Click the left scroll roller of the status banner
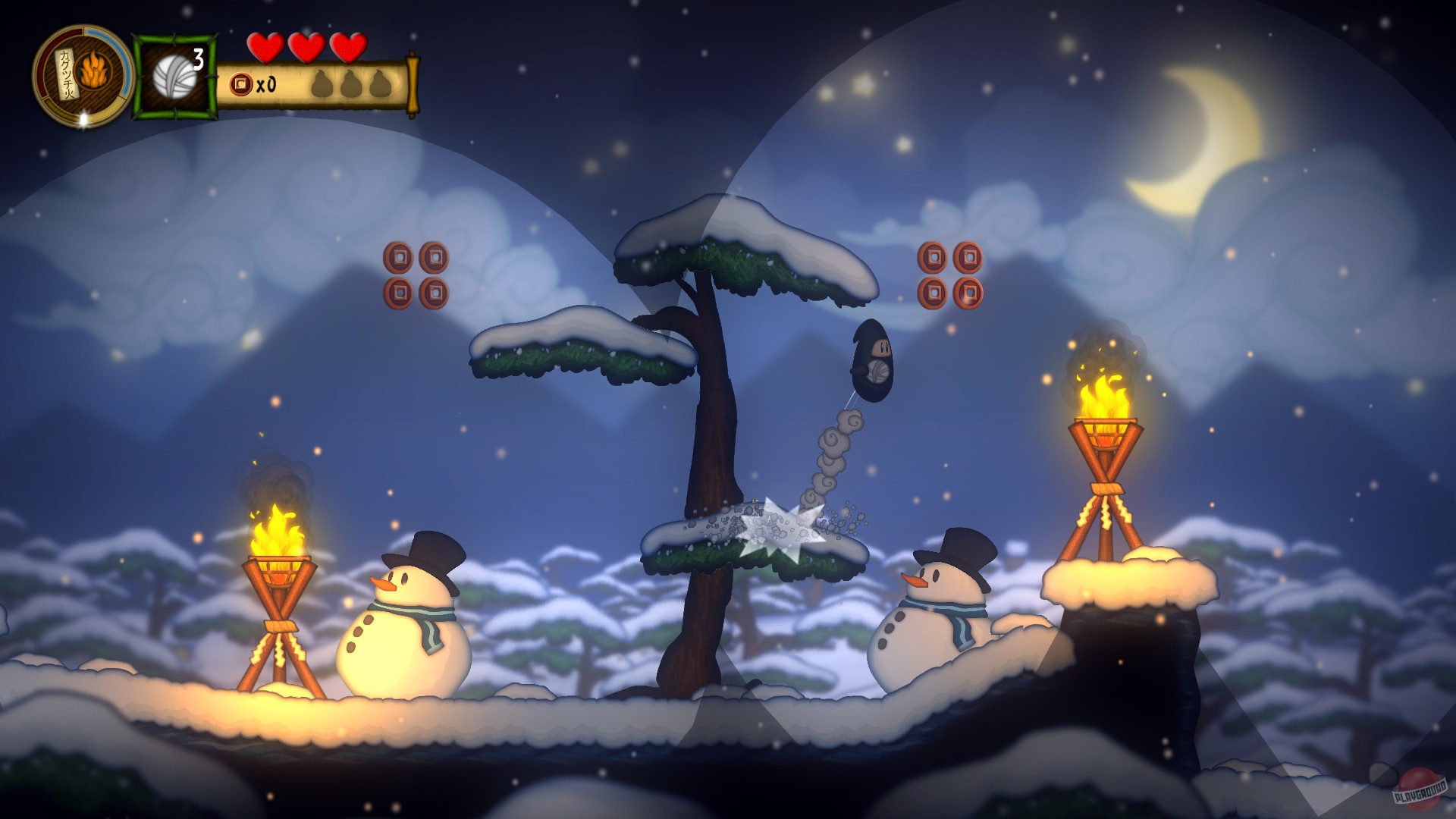 (222, 83)
